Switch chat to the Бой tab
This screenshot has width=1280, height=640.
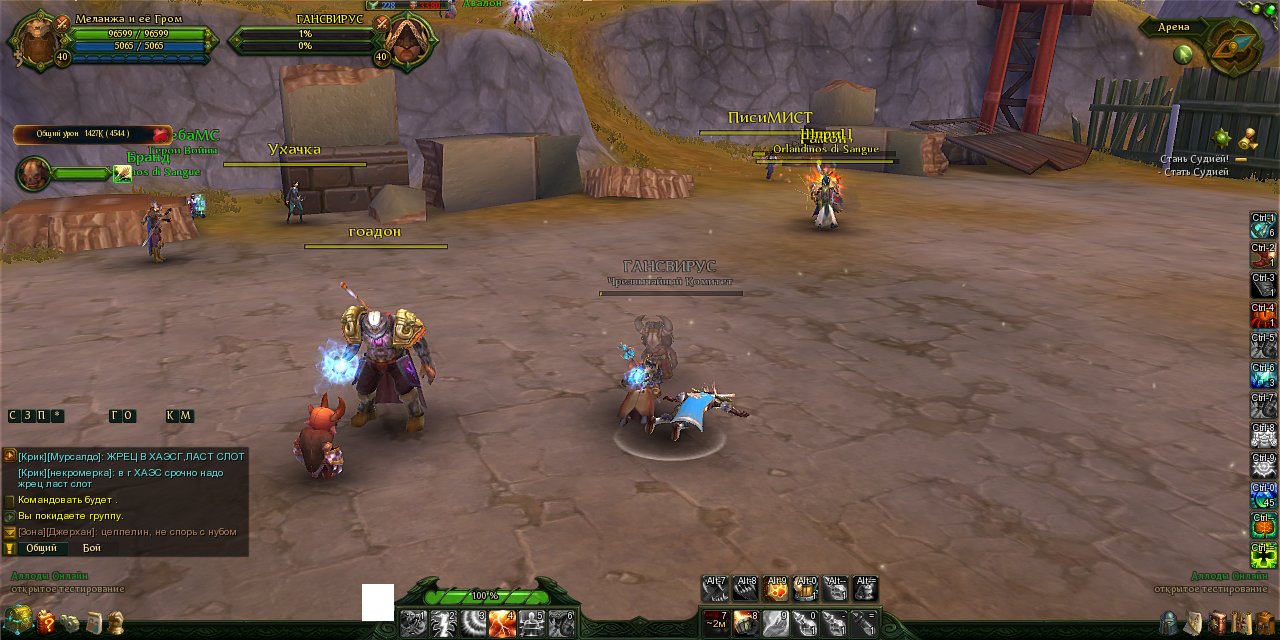coord(92,548)
